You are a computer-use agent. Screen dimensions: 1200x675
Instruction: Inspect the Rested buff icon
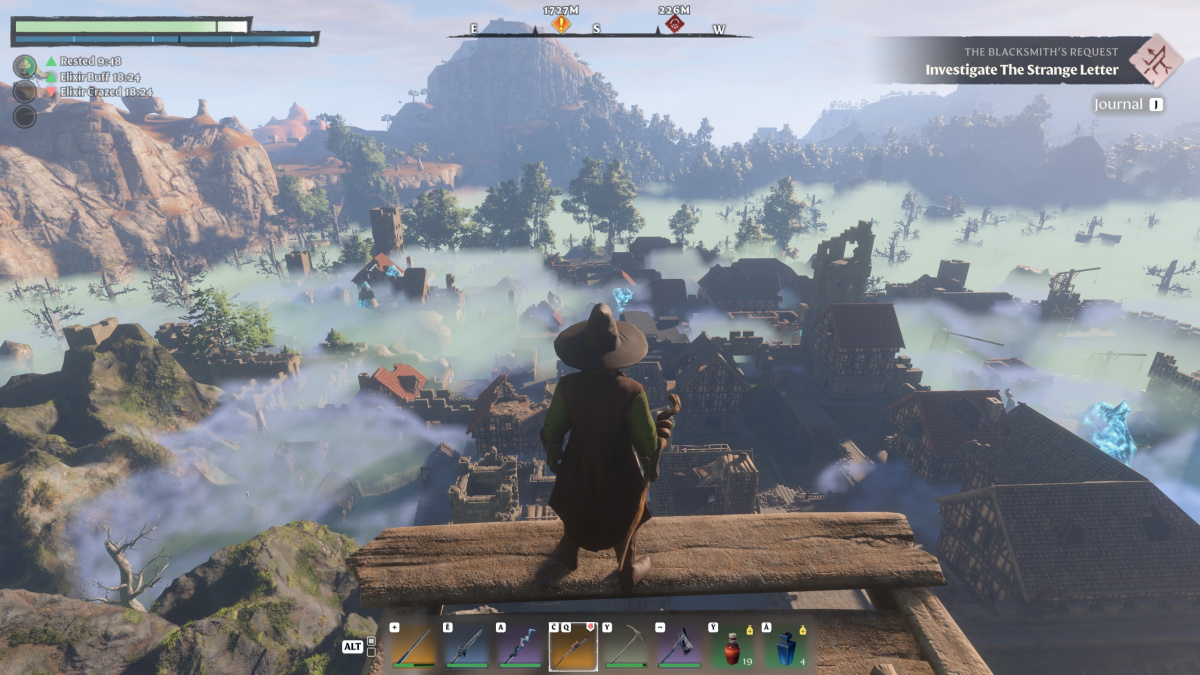(25, 66)
